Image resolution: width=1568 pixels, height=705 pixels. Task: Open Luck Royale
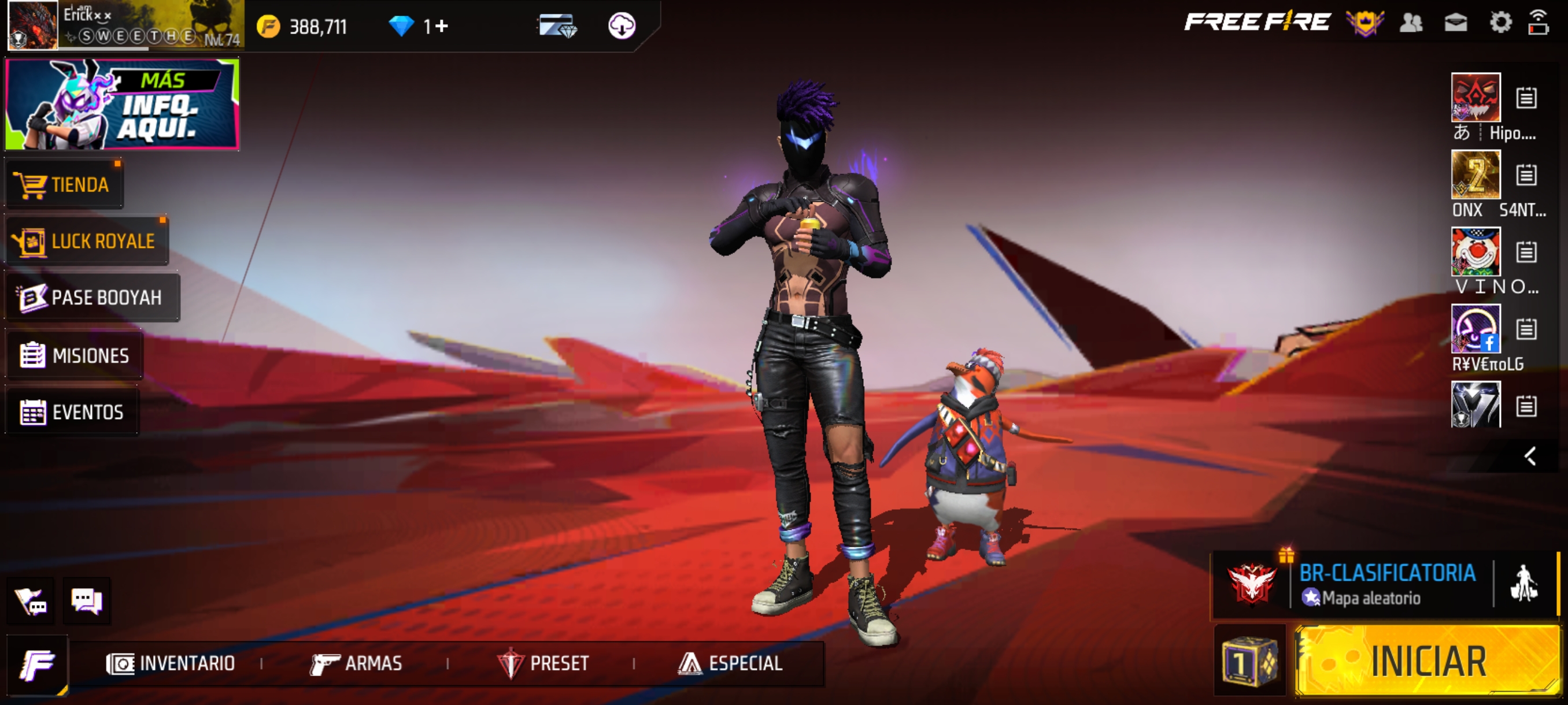[86, 241]
